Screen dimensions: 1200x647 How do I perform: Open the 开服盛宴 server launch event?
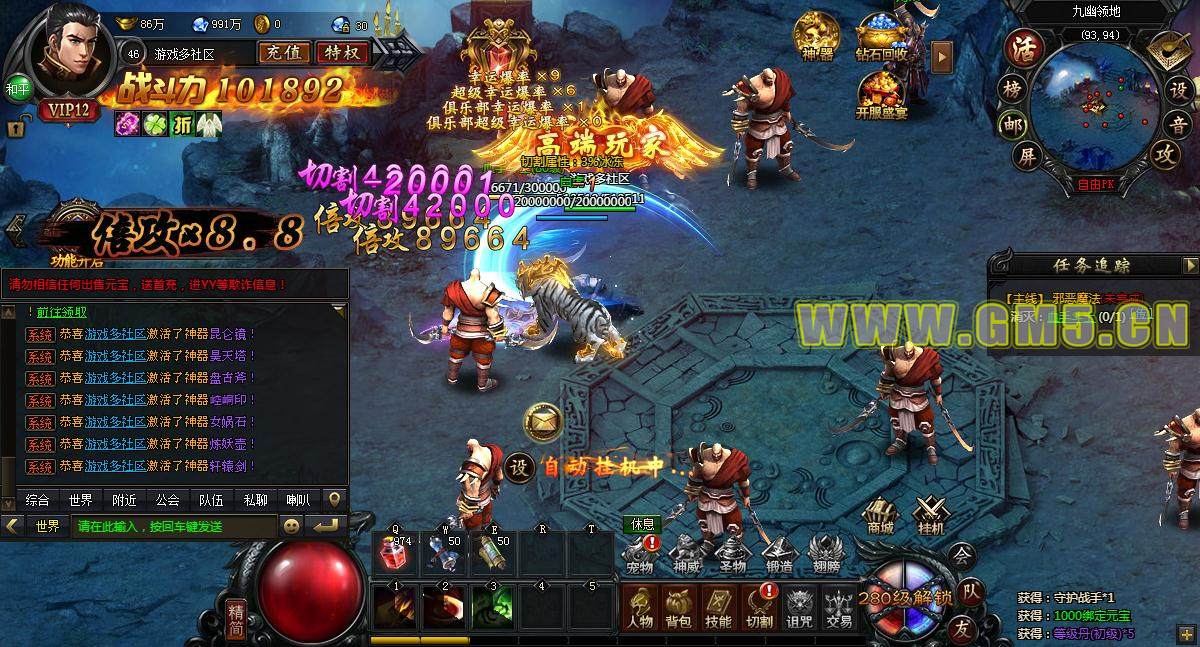[x=881, y=95]
